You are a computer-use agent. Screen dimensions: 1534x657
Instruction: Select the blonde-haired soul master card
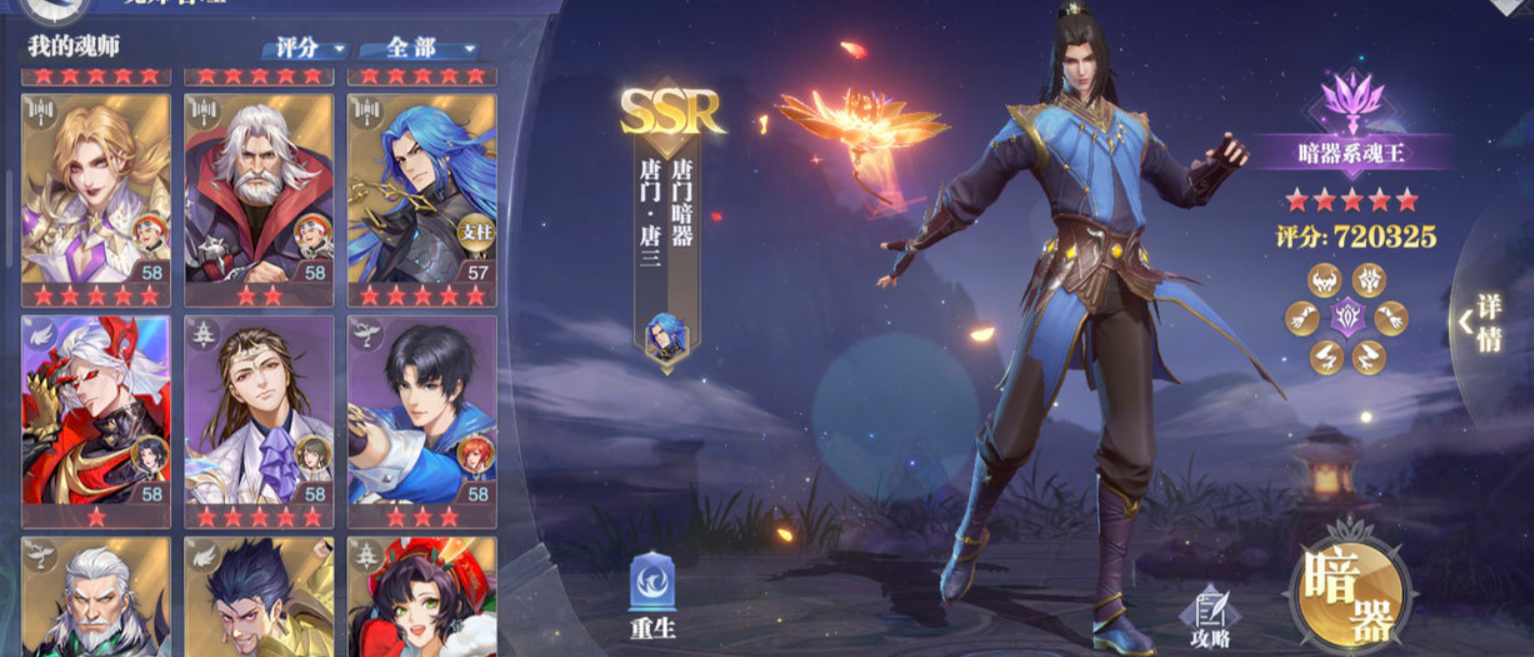point(96,189)
